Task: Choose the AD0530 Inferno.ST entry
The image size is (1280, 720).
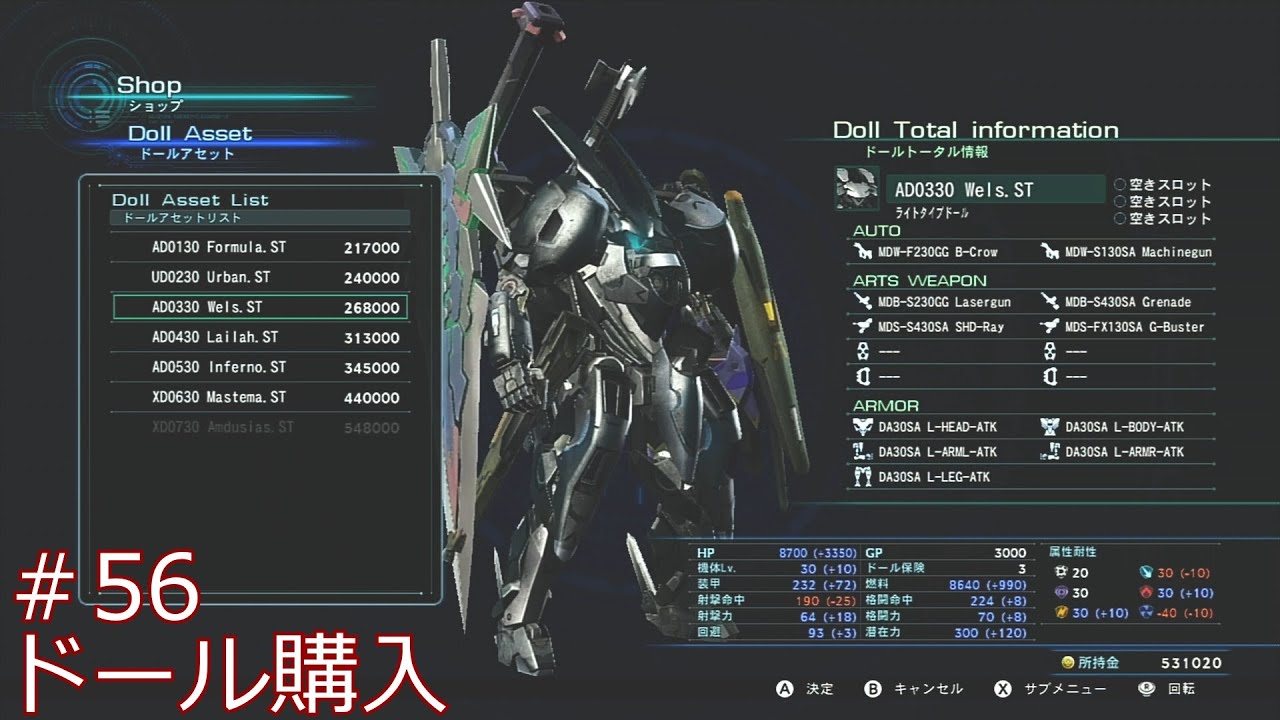Action: click(260, 368)
